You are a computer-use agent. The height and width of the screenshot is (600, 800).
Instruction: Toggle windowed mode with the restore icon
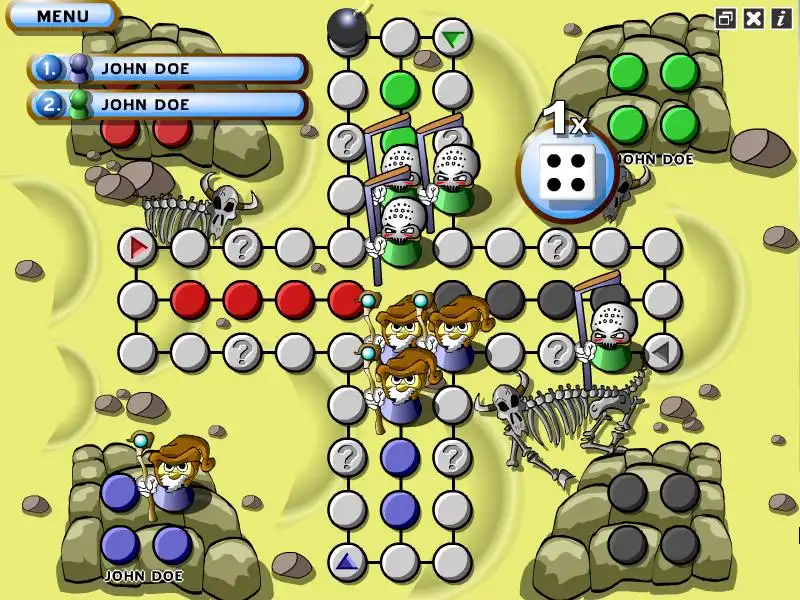[x=726, y=17]
